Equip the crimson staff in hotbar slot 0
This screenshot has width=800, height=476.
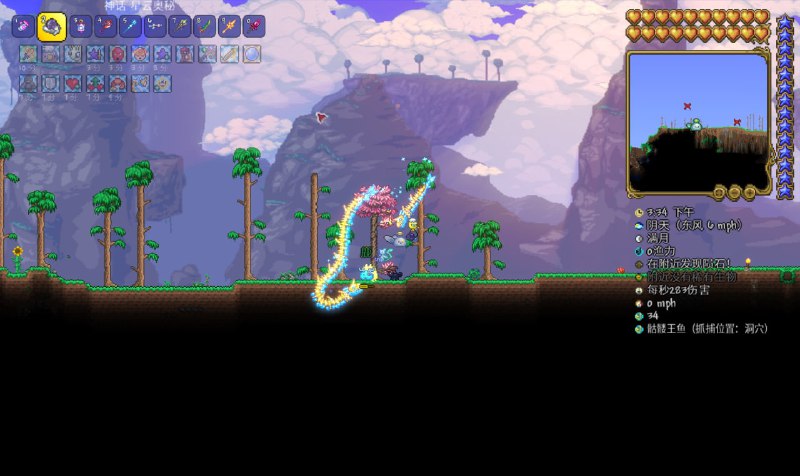[x=255, y=27]
